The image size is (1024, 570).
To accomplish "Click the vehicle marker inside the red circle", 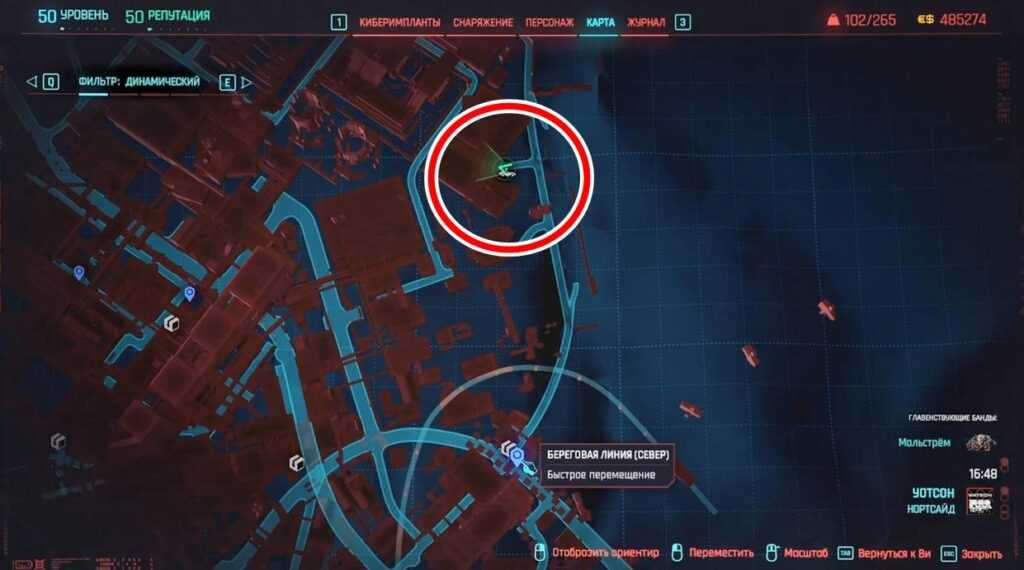I will [x=506, y=170].
